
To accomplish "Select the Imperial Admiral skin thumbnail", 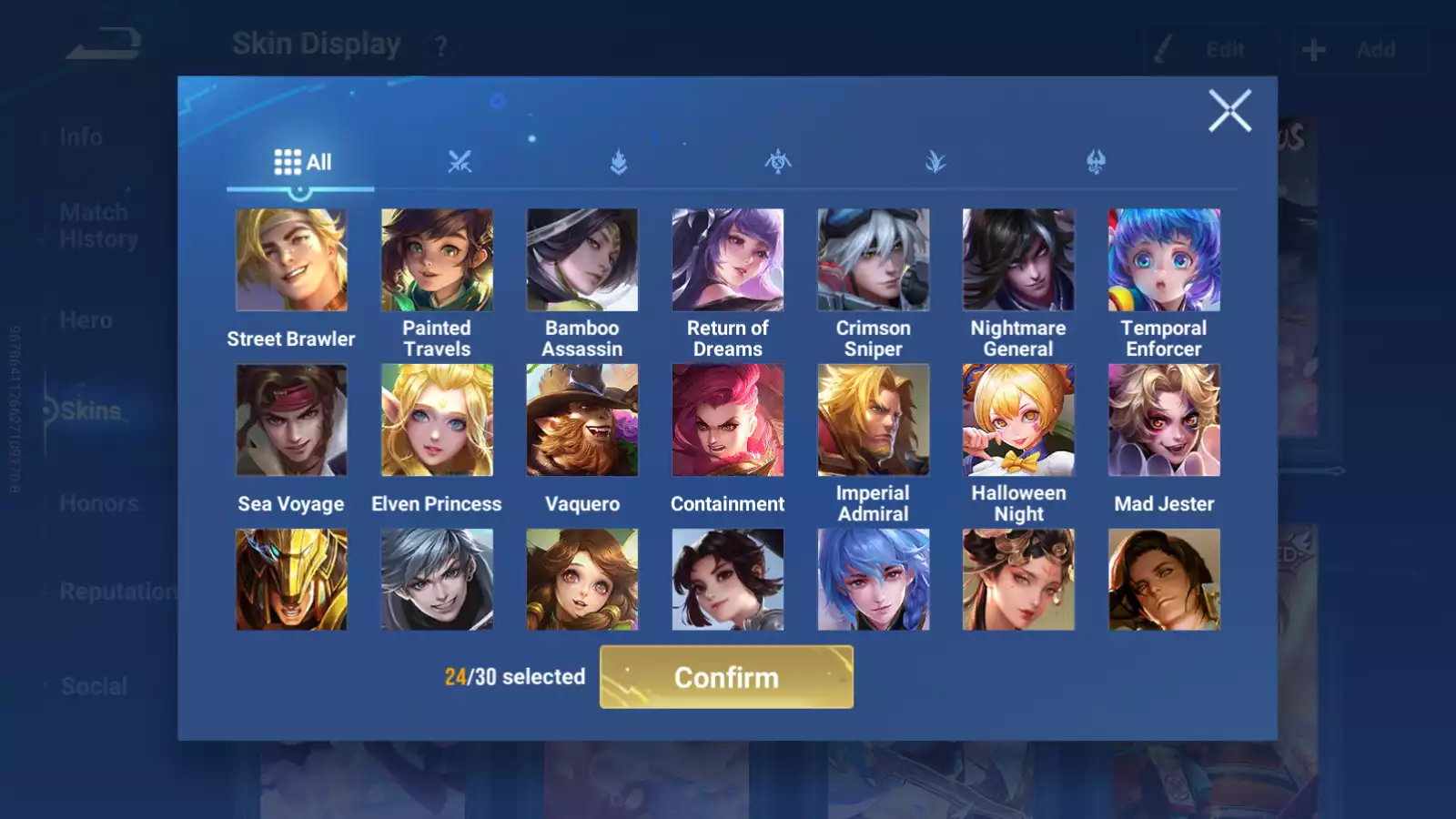I will pos(873,419).
